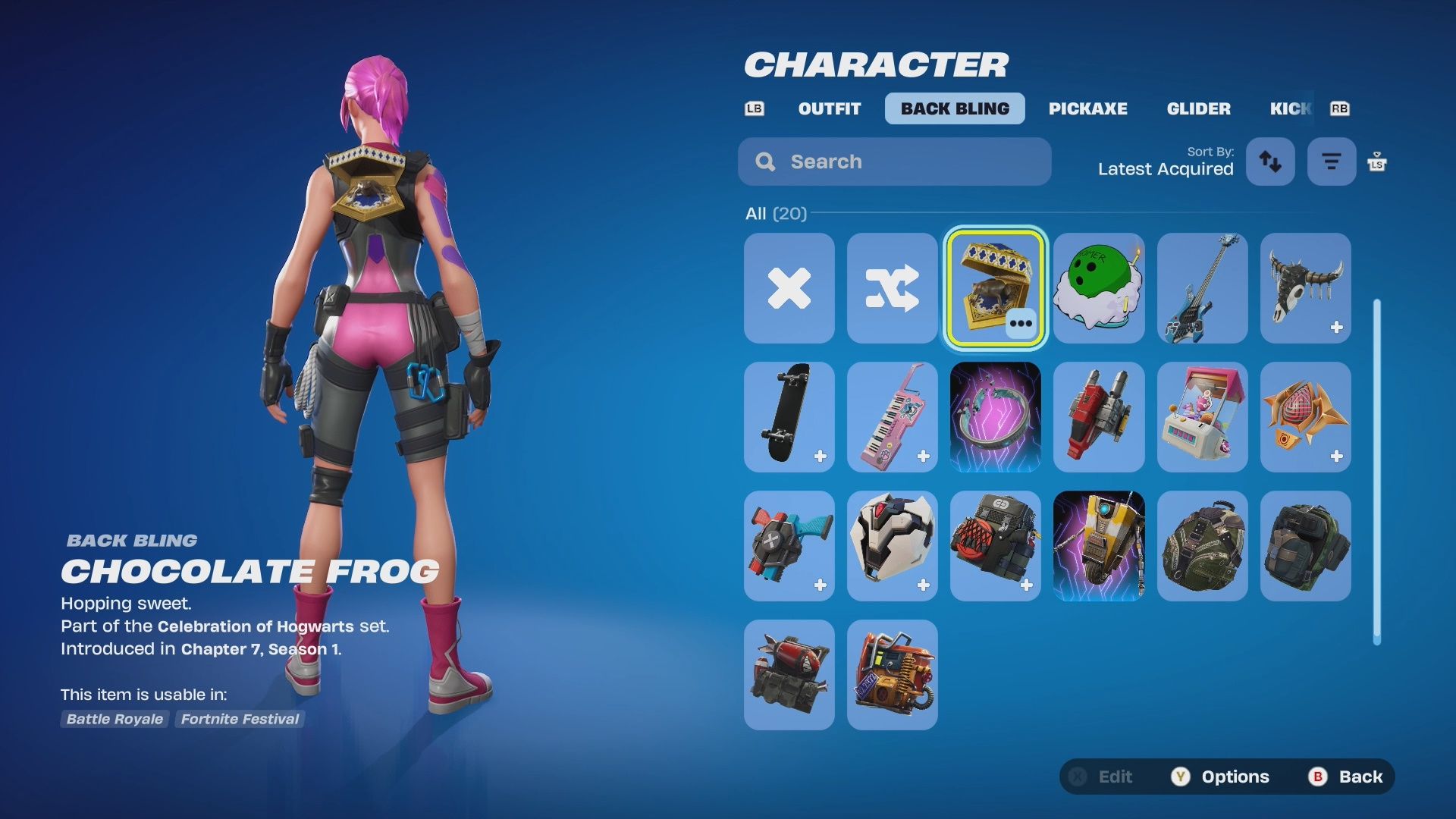This screenshot has width=1456, height=819.
Task: Open the Pickaxe tab
Action: (x=1087, y=108)
